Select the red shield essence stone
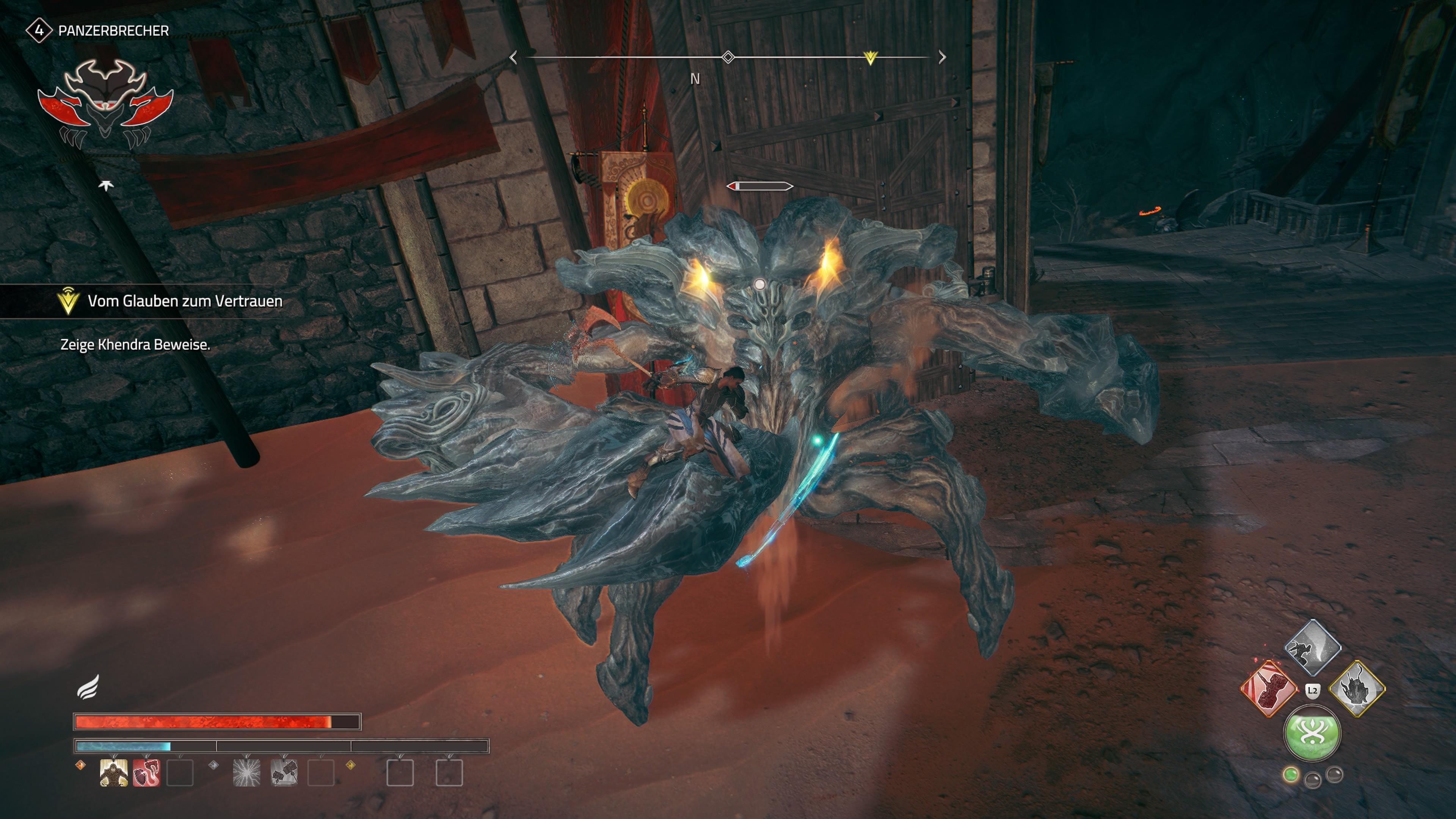The height and width of the screenshot is (819, 1456). pos(146,772)
